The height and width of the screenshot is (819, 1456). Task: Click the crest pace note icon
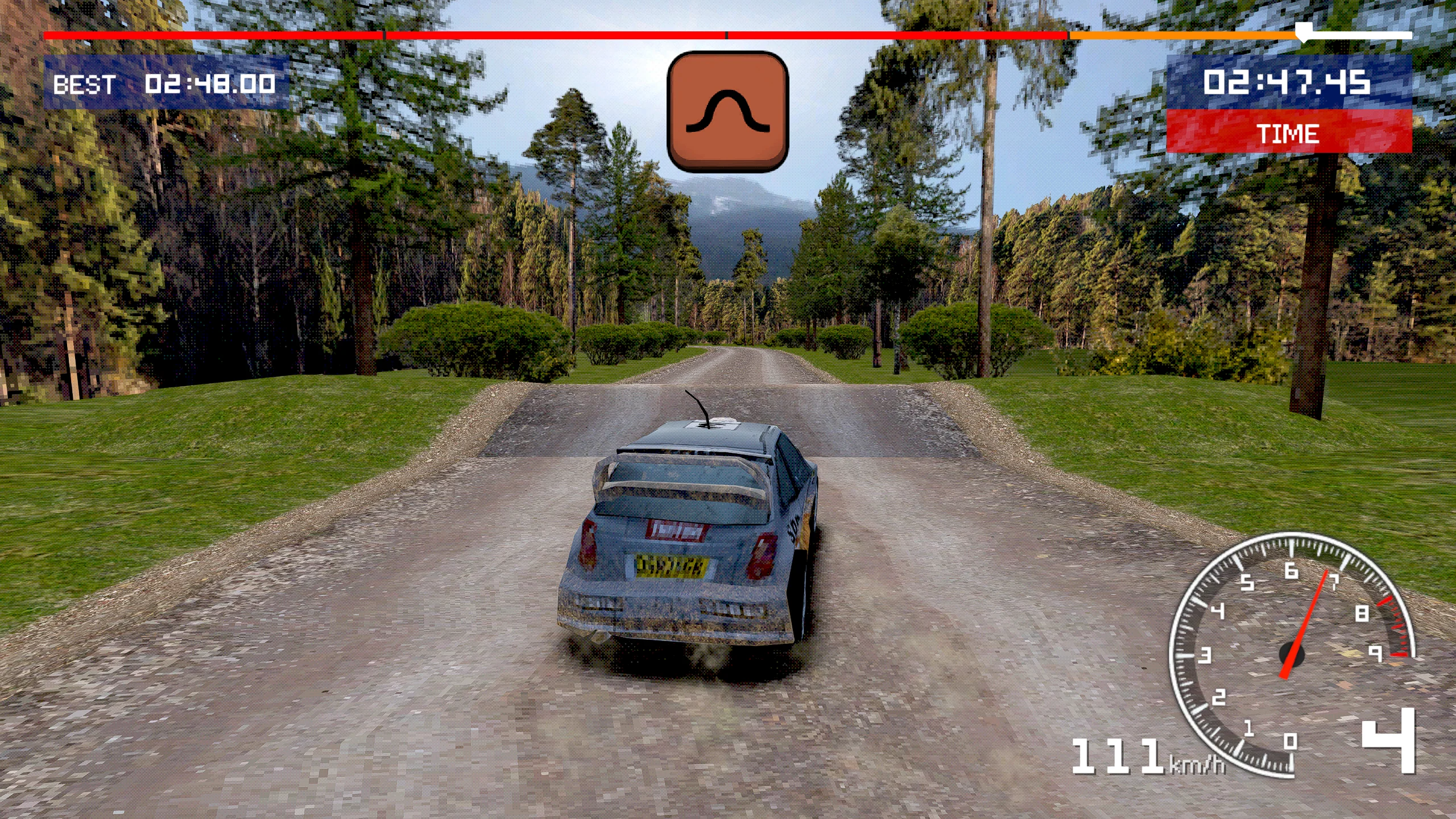point(727,111)
